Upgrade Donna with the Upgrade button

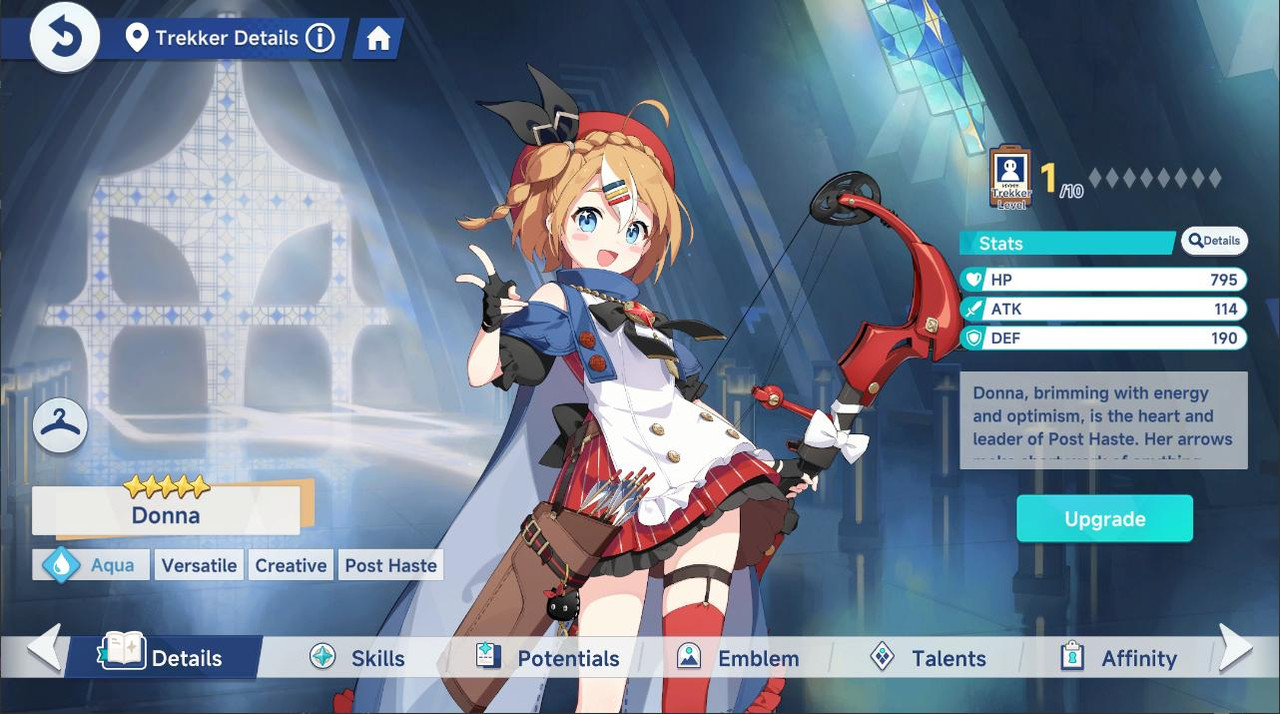click(1104, 519)
